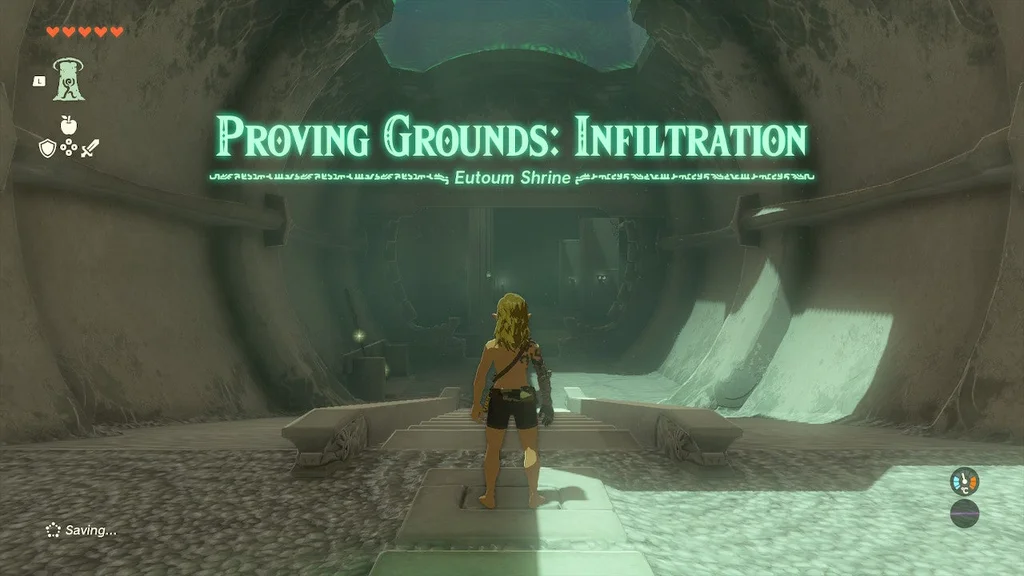The image size is (1024, 576).
Task: Open the apple materials quick-select
Action: [x=68, y=127]
